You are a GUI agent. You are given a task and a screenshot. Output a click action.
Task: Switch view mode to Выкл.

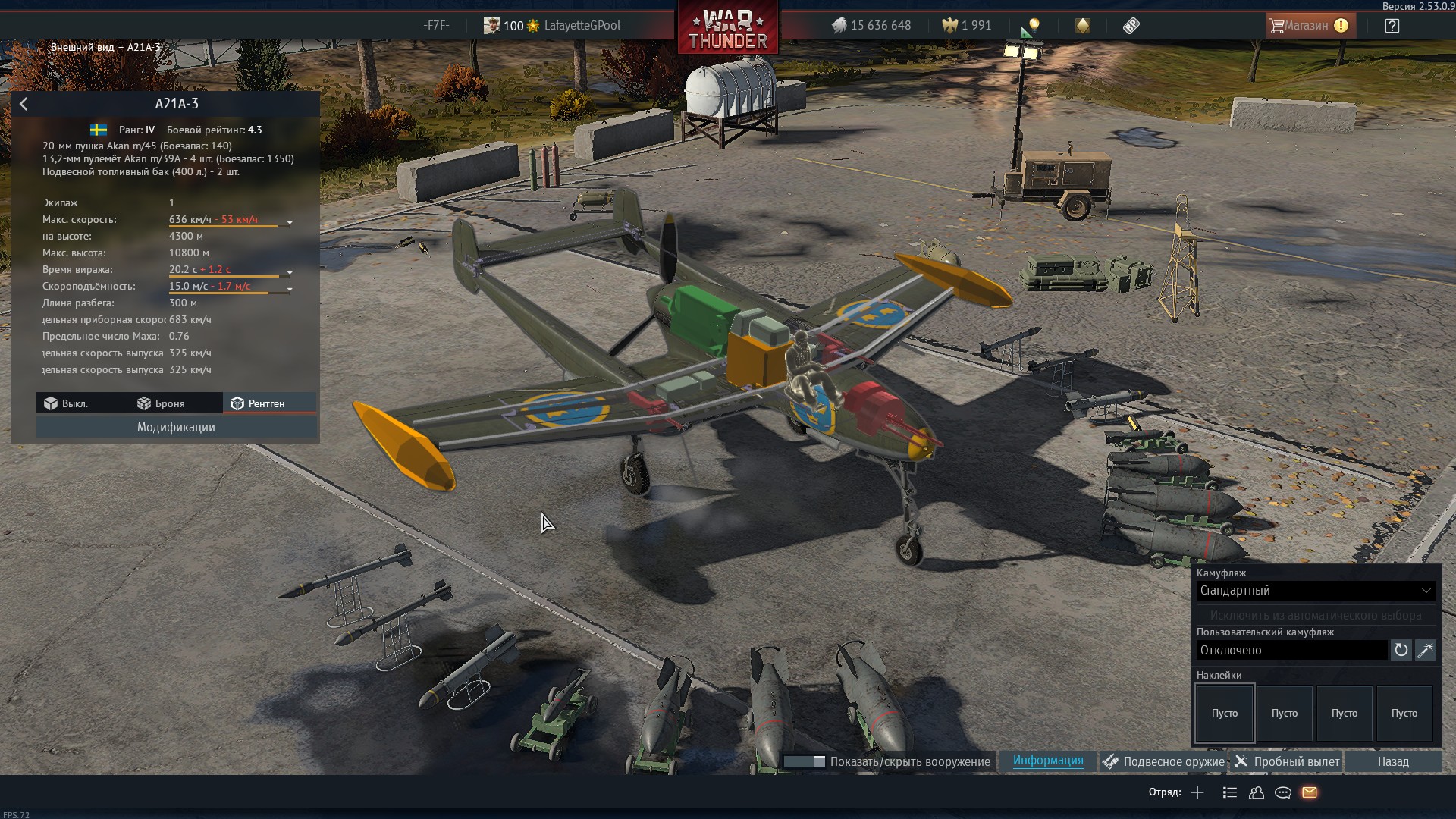click(x=66, y=403)
